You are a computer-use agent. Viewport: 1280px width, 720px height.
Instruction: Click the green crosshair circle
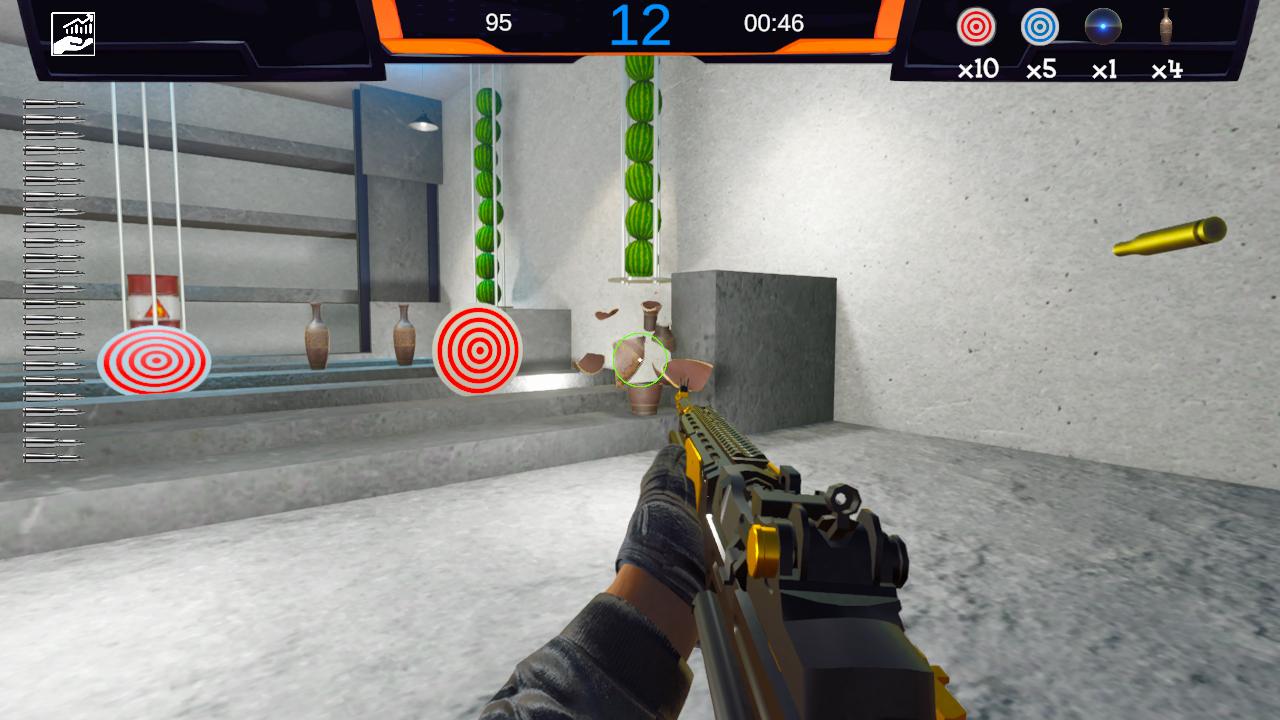coord(640,360)
